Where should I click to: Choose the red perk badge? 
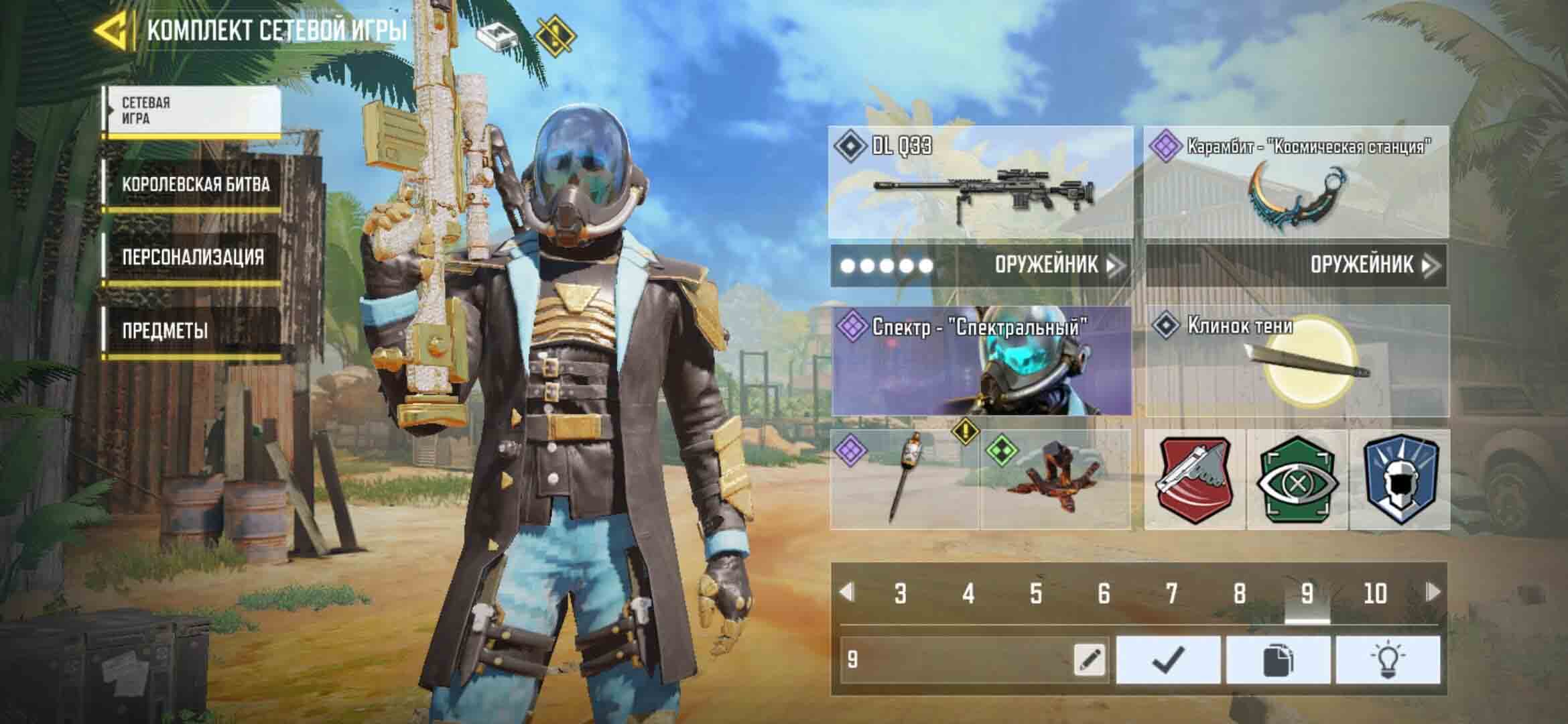click(x=1195, y=480)
